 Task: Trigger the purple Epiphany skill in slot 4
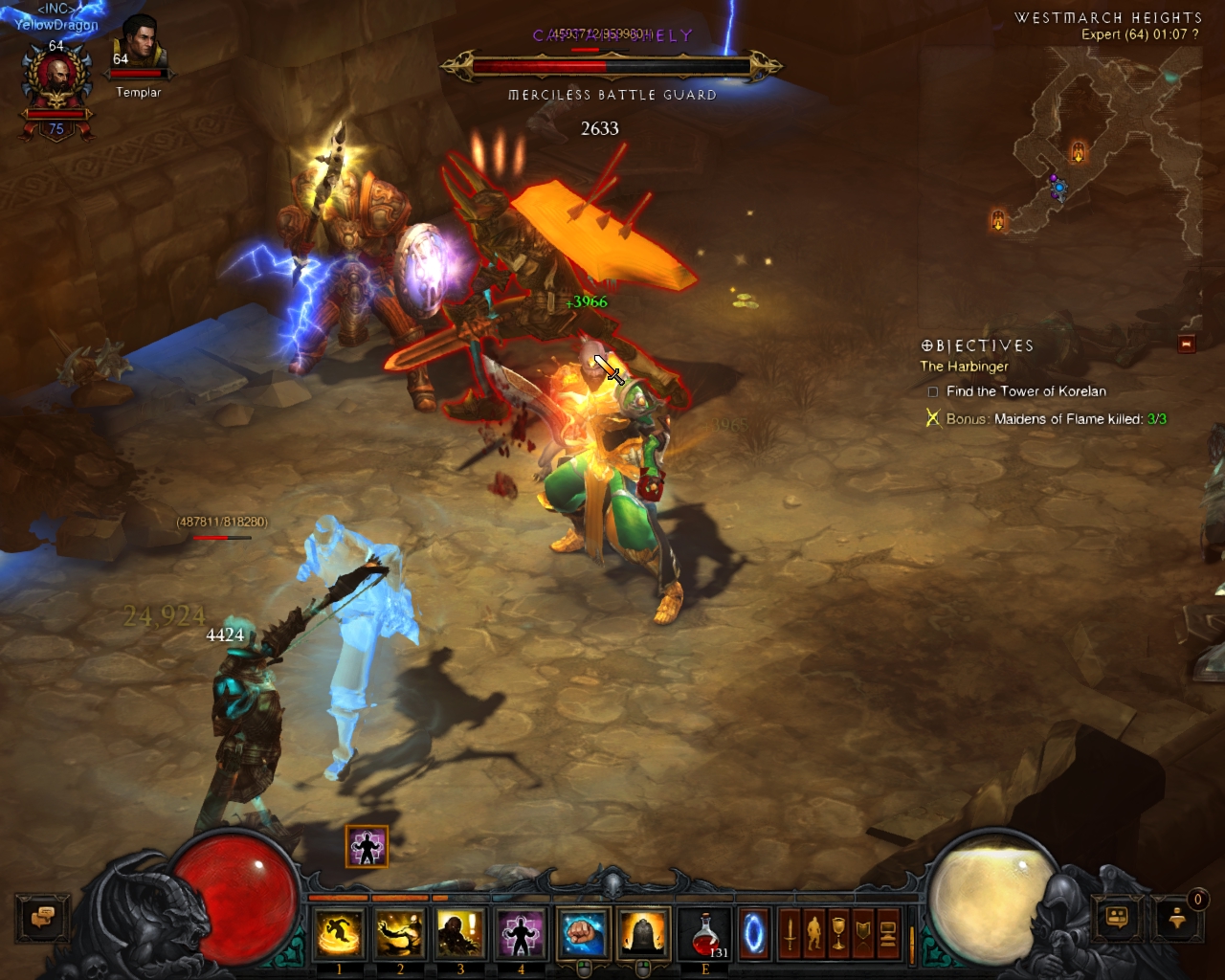coord(521,934)
